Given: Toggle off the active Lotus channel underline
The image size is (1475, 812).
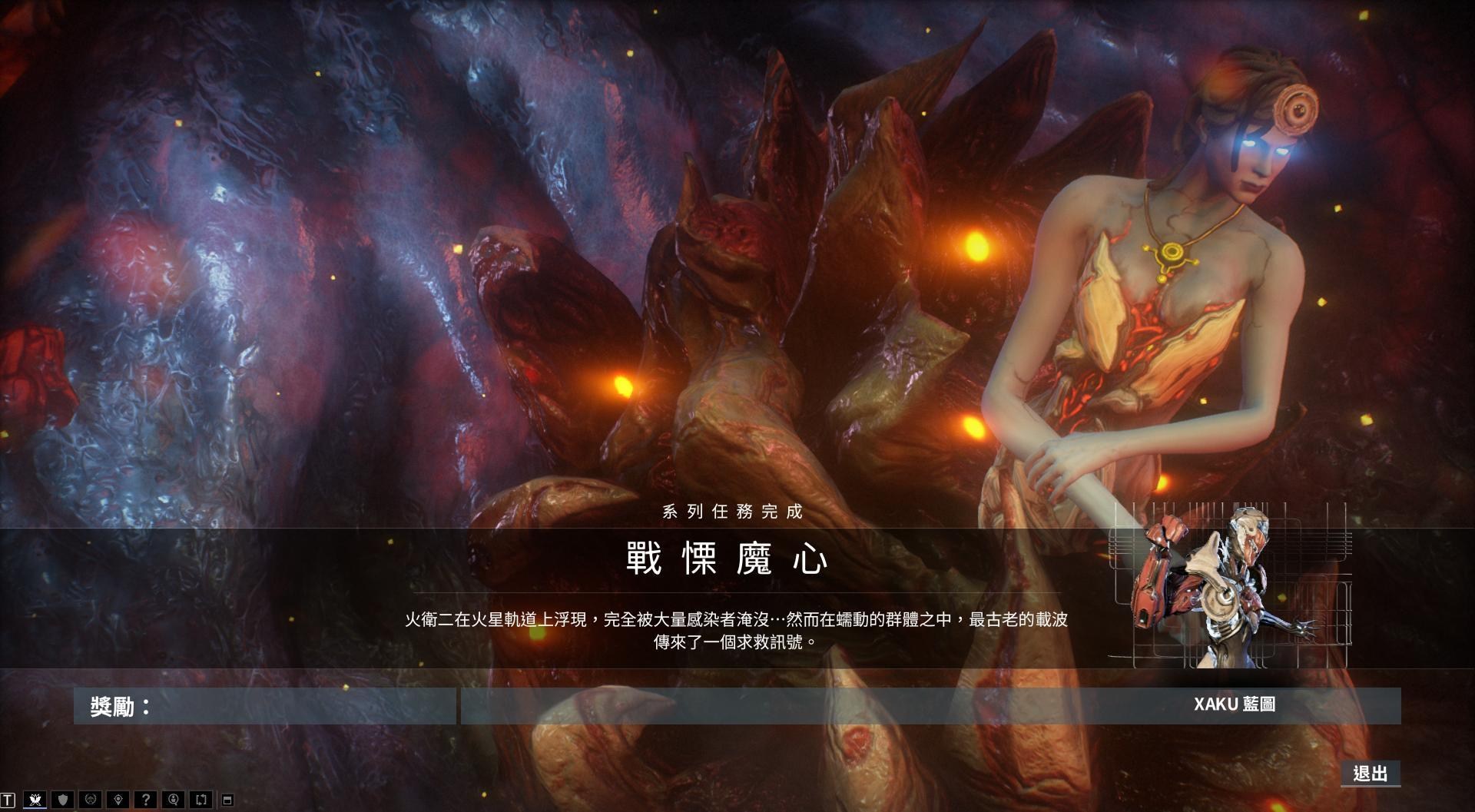Looking at the screenshot, I should pos(35,807).
